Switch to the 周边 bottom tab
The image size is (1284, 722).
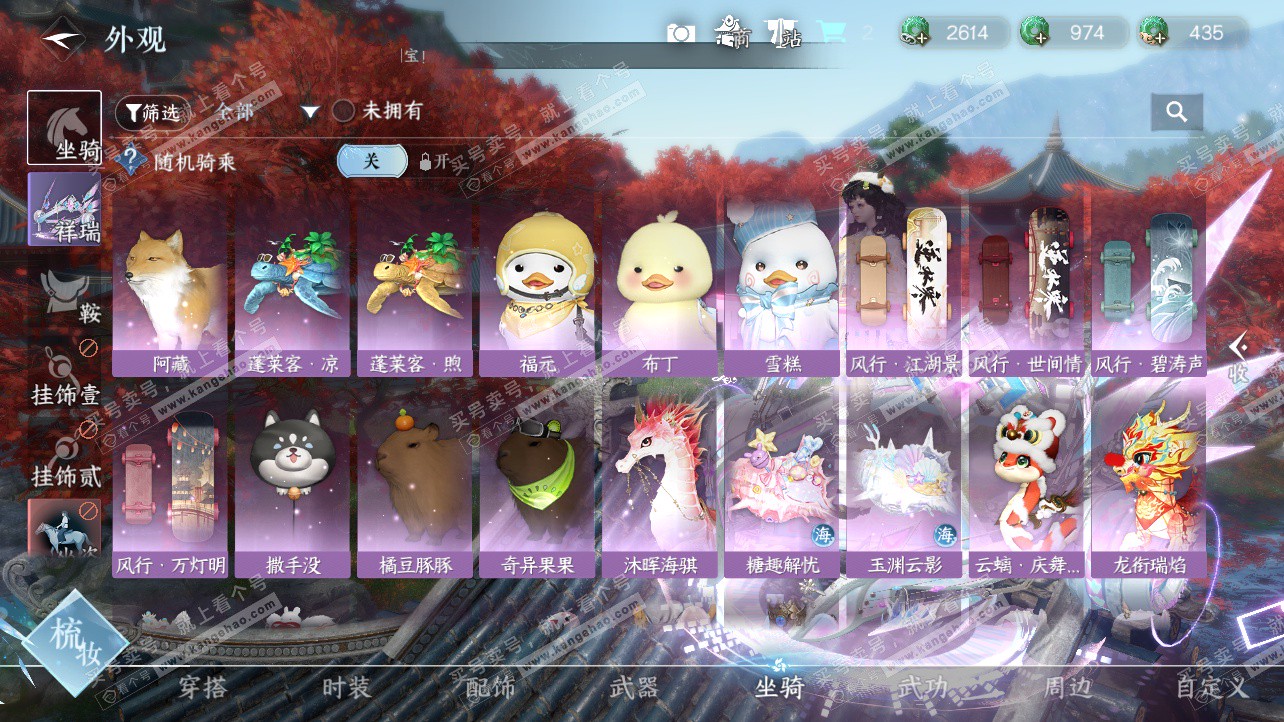(x=1067, y=687)
